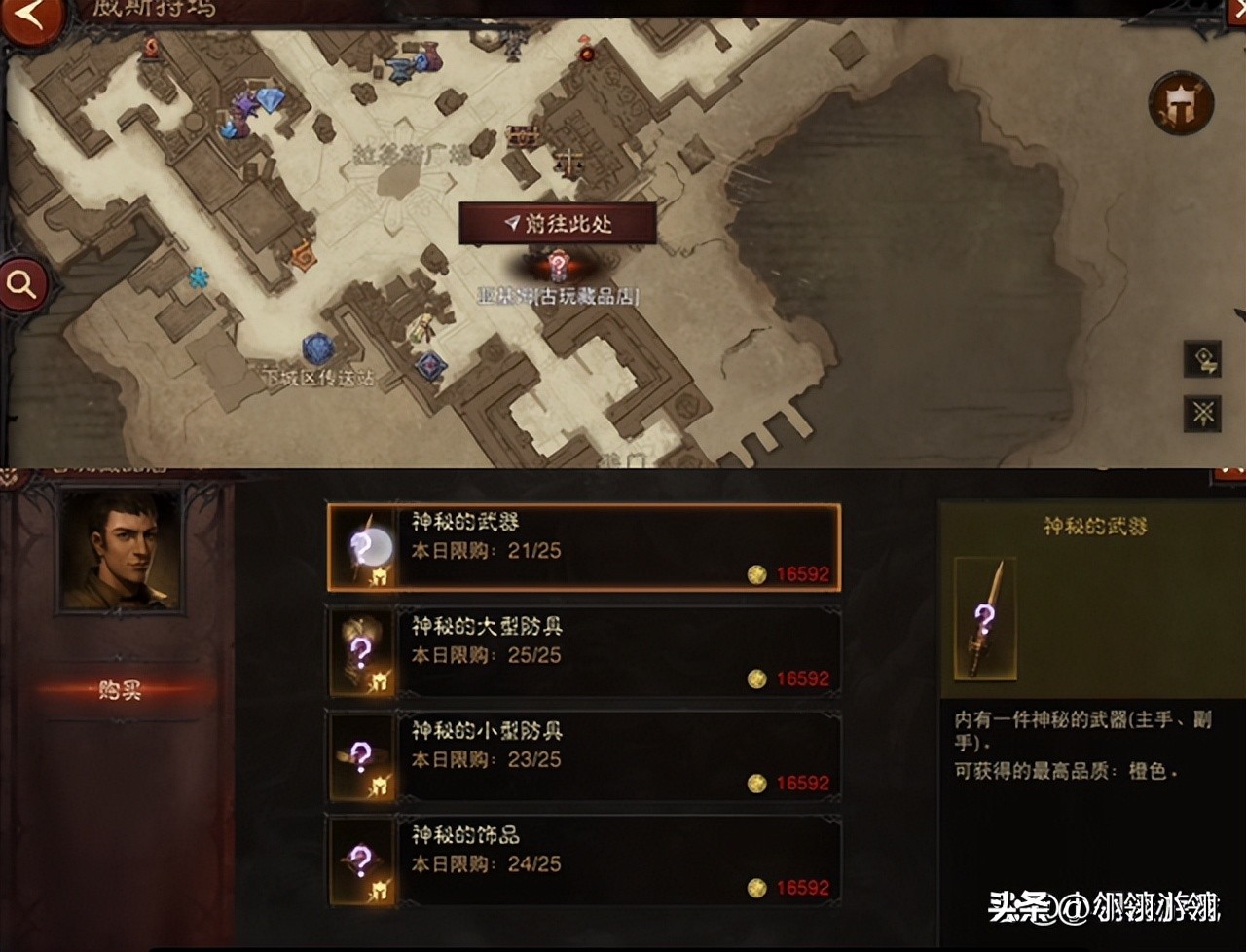Select the 神秘的大型防具 shop item

pos(584,652)
